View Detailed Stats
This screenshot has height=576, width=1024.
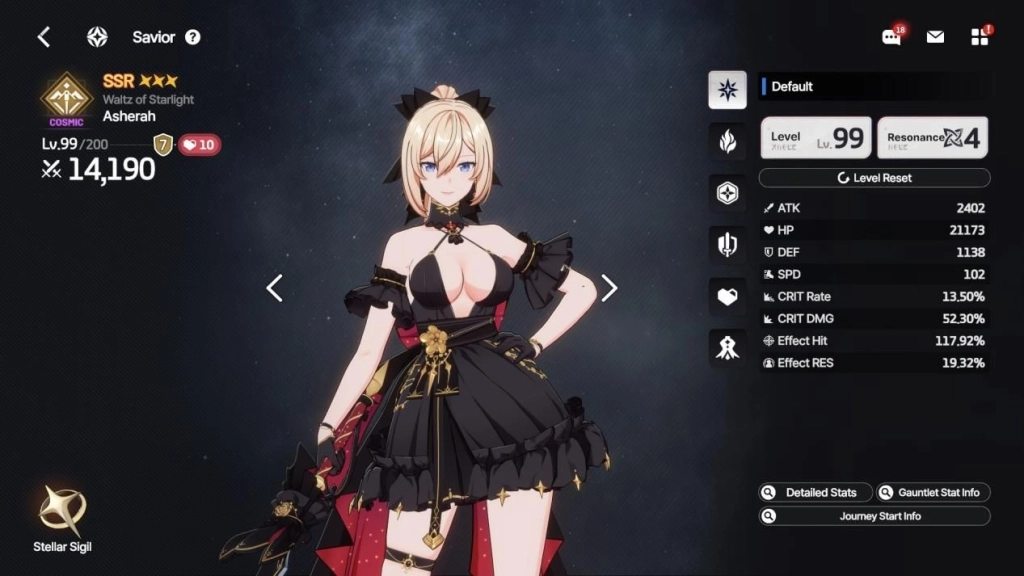click(x=814, y=492)
